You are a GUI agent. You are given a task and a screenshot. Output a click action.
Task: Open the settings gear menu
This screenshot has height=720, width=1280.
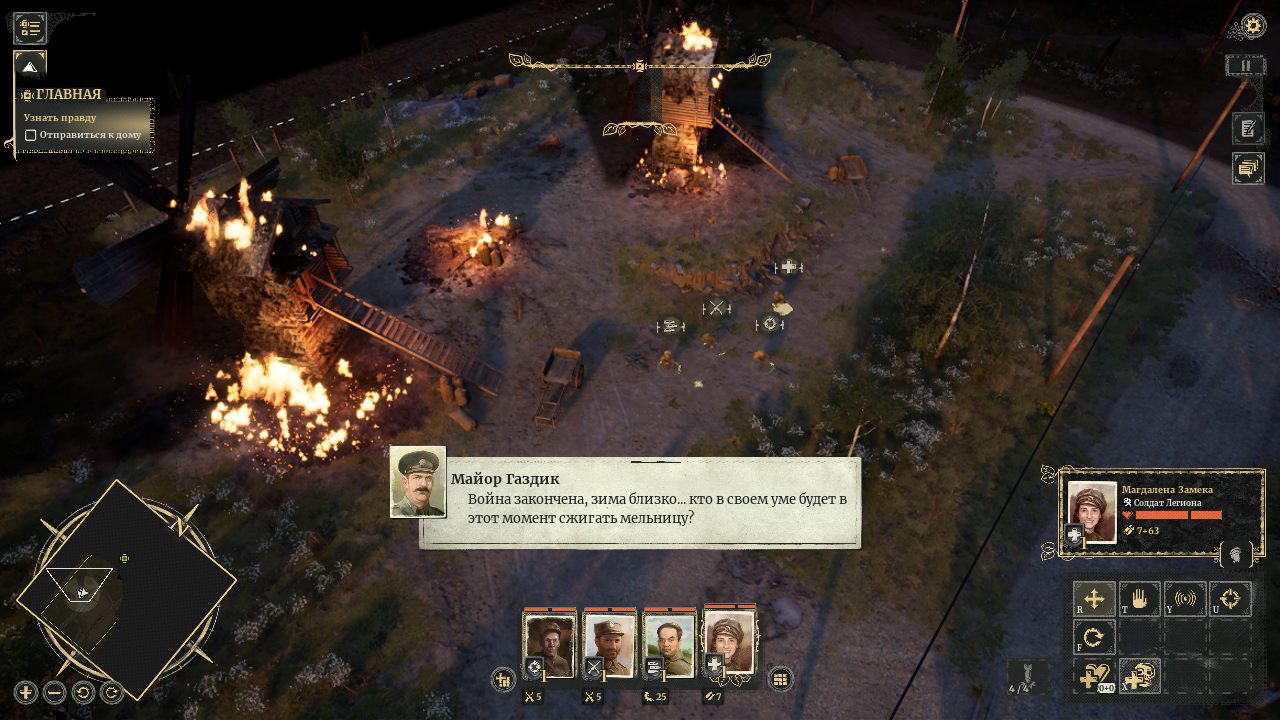[1253, 26]
